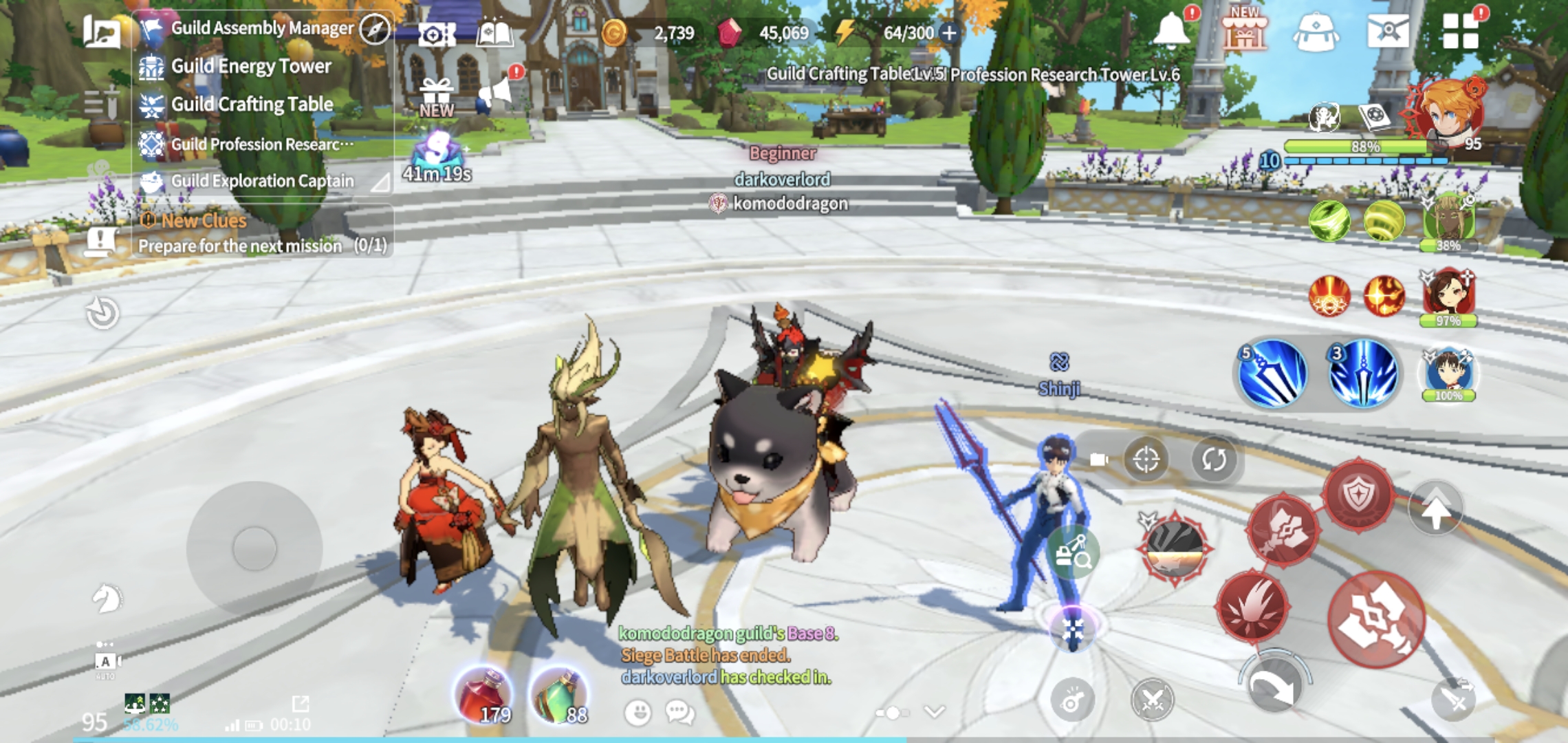Open the notifications bell
The width and height of the screenshot is (1568, 743).
(x=1171, y=31)
